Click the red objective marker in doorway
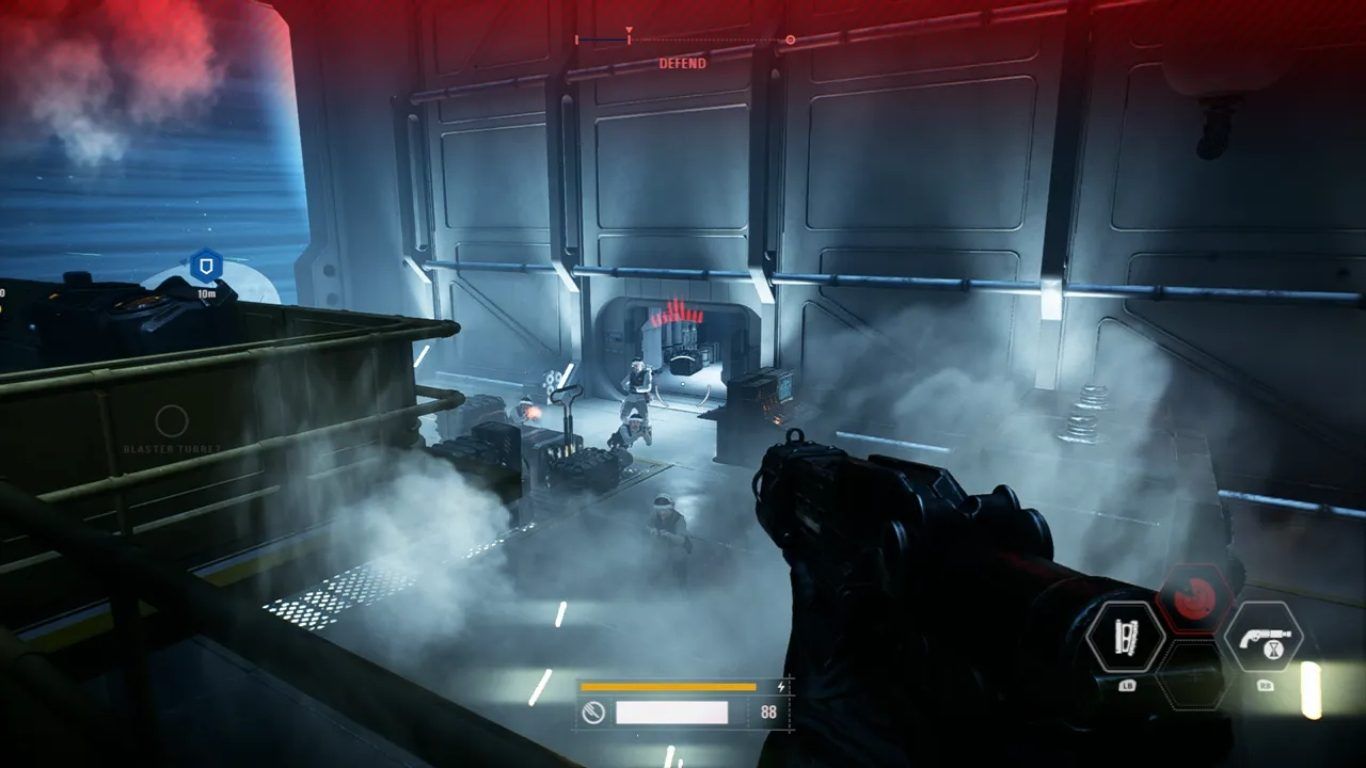1366x768 pixels. point(677,313)
